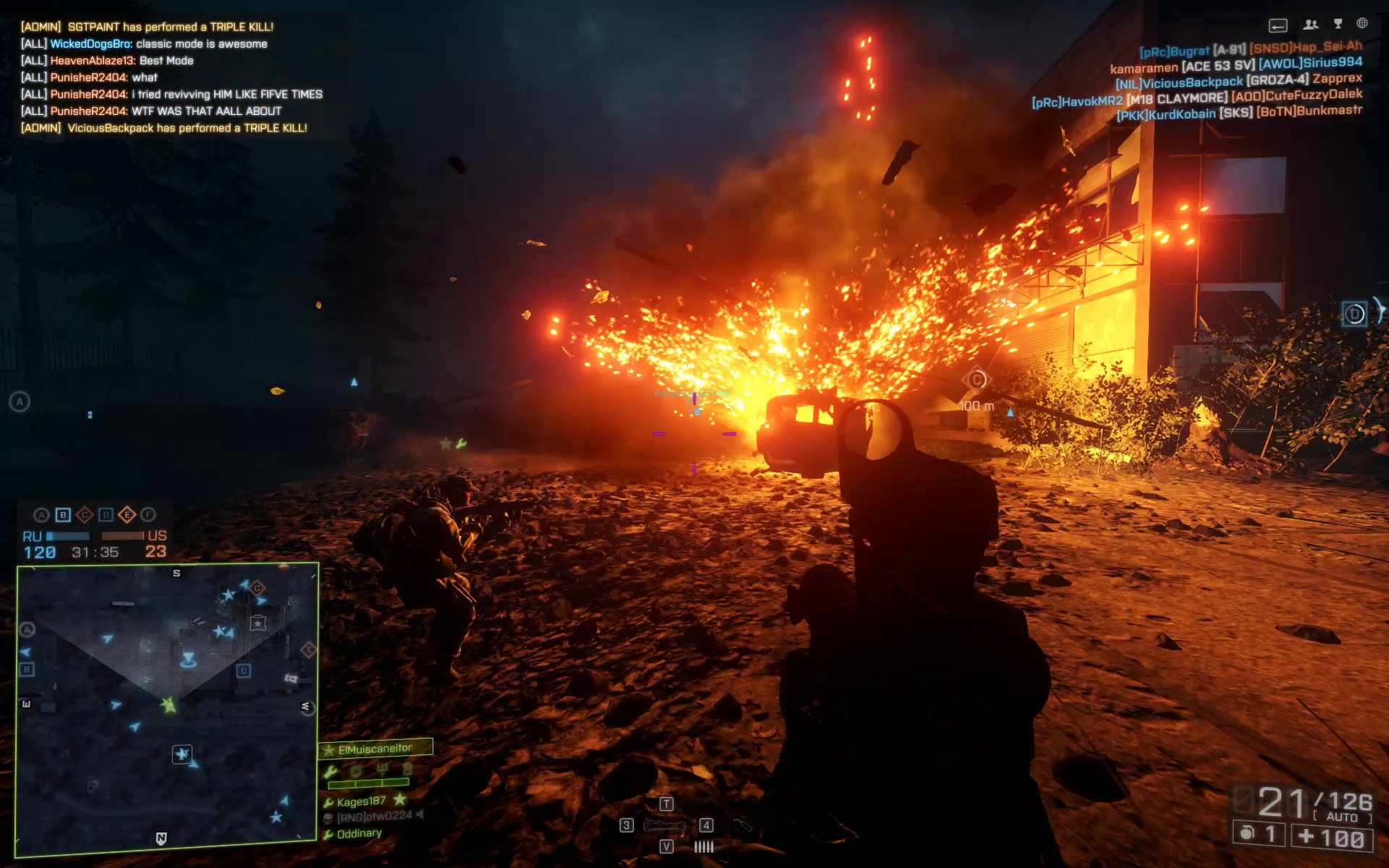Select squad member Kages187

coord(360,801)
